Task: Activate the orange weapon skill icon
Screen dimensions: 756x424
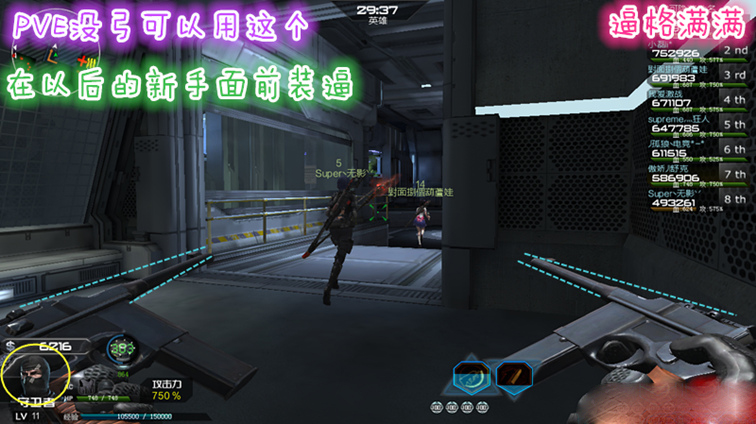Action: click(x=514, y=377)
